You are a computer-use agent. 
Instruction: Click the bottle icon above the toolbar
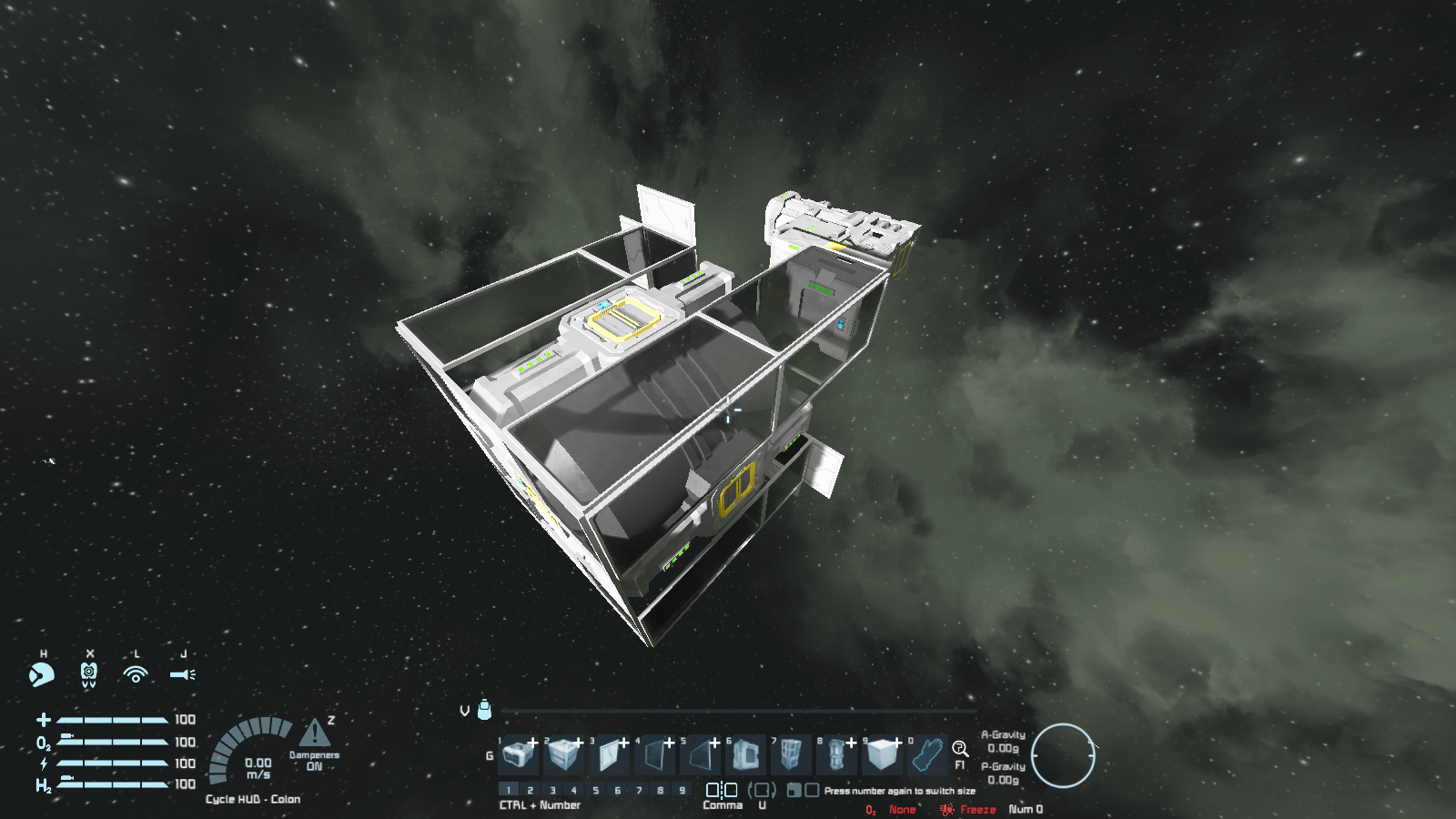[485, 709]
